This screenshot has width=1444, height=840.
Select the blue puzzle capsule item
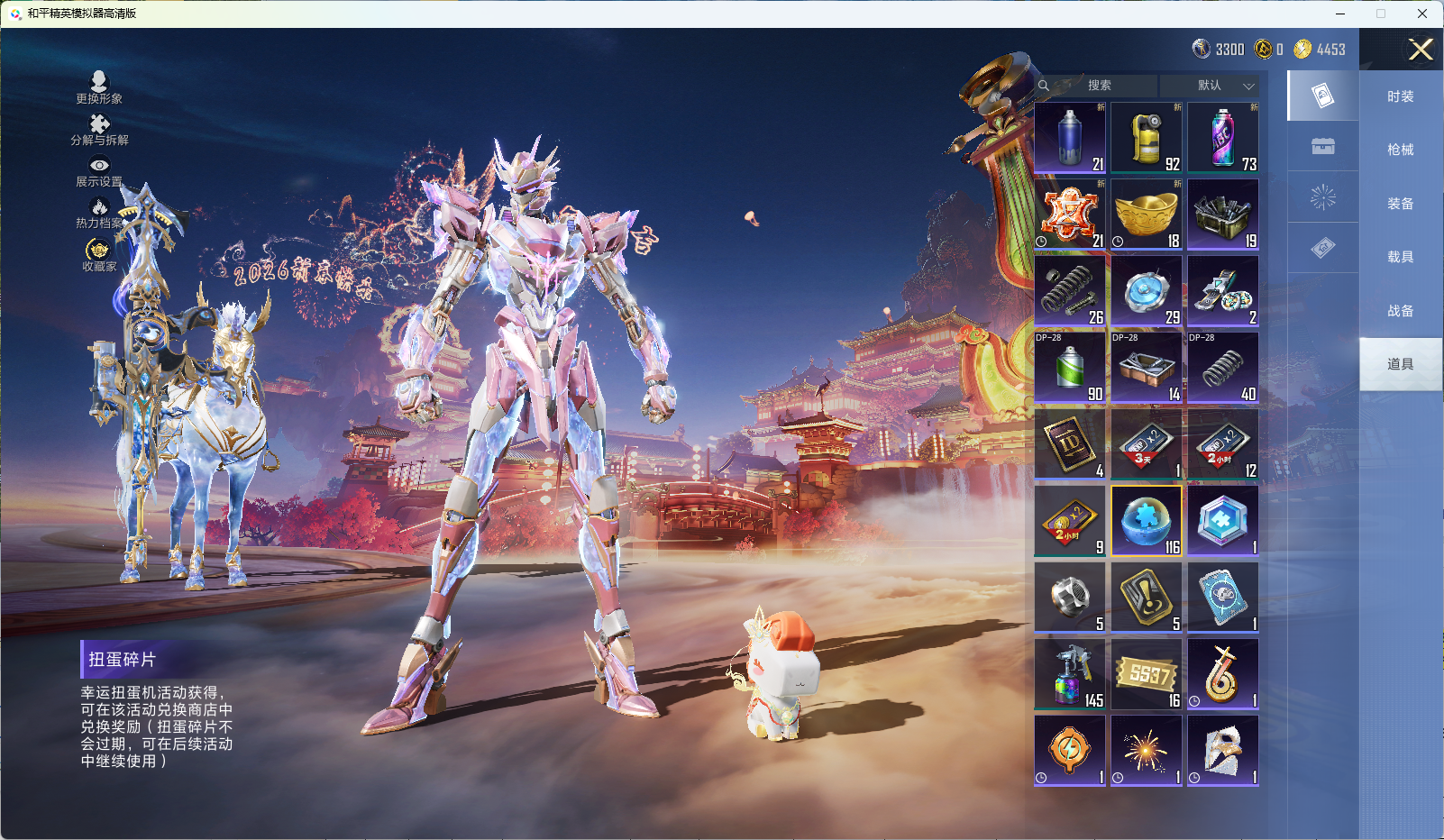1147,521
